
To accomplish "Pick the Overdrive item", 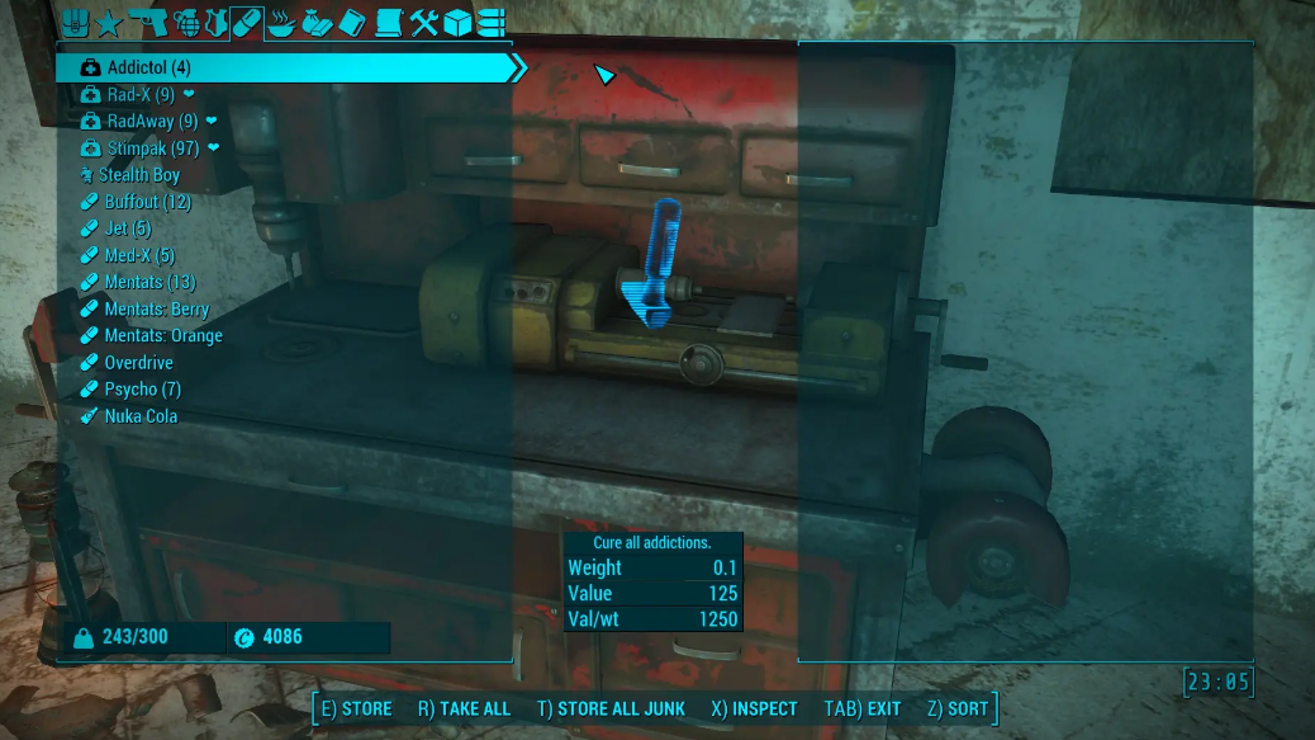I will [x=138, y=363].
